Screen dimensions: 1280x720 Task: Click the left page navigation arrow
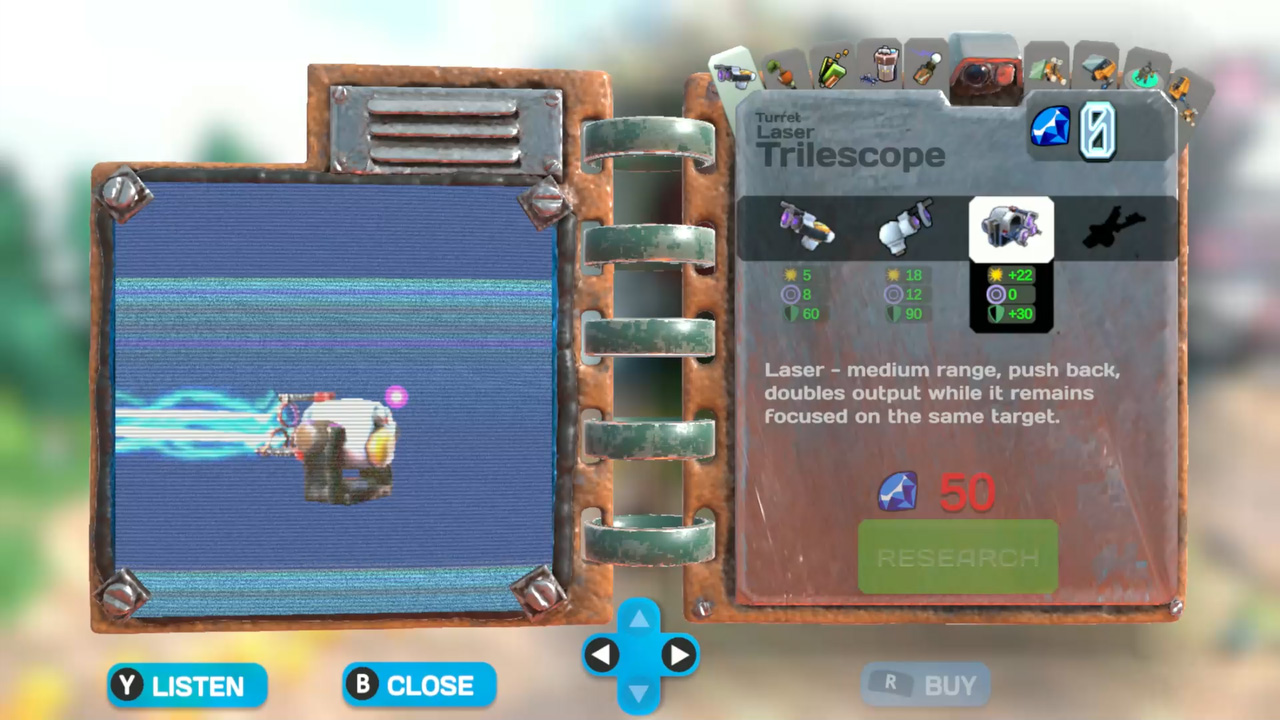pyautogui.click(x=602, y=654)
